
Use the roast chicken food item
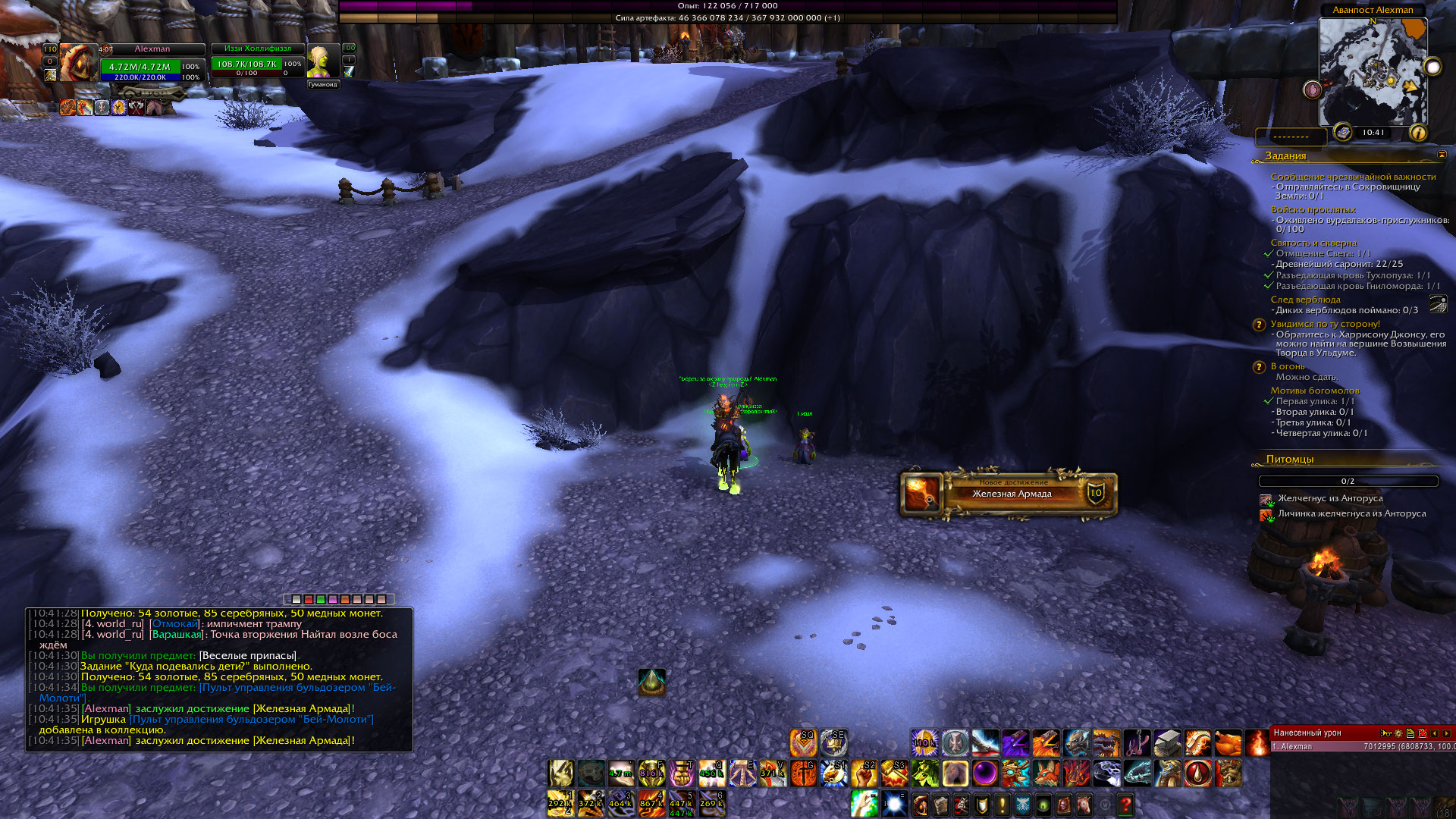(x=1228, y=743)
